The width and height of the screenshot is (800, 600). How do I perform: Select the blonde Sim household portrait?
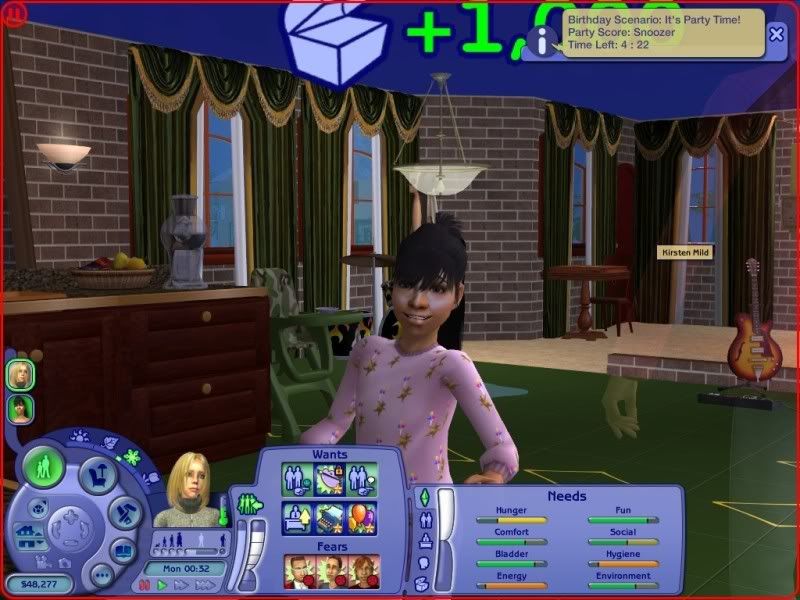coord(19,374)
